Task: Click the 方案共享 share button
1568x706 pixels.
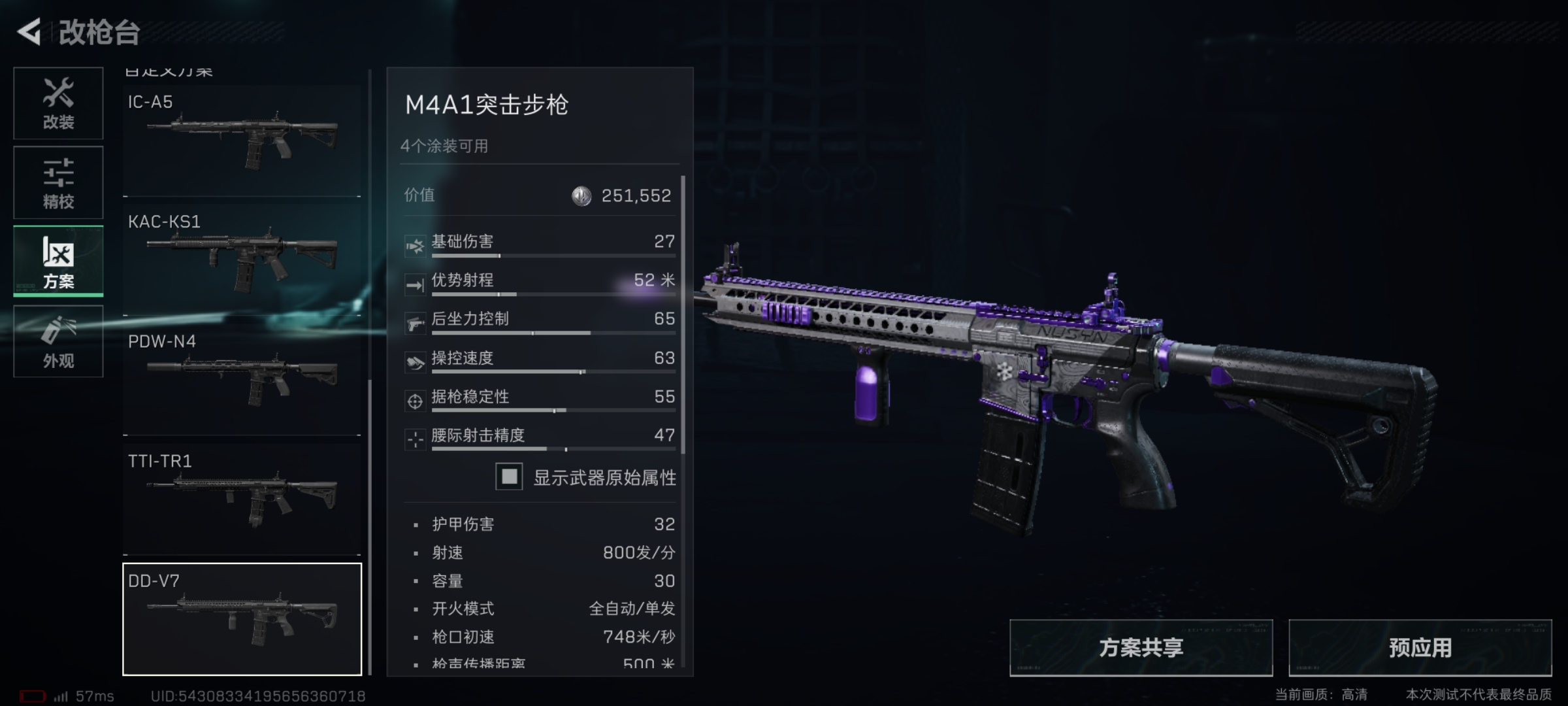Action: click(x=1140, y=647)
